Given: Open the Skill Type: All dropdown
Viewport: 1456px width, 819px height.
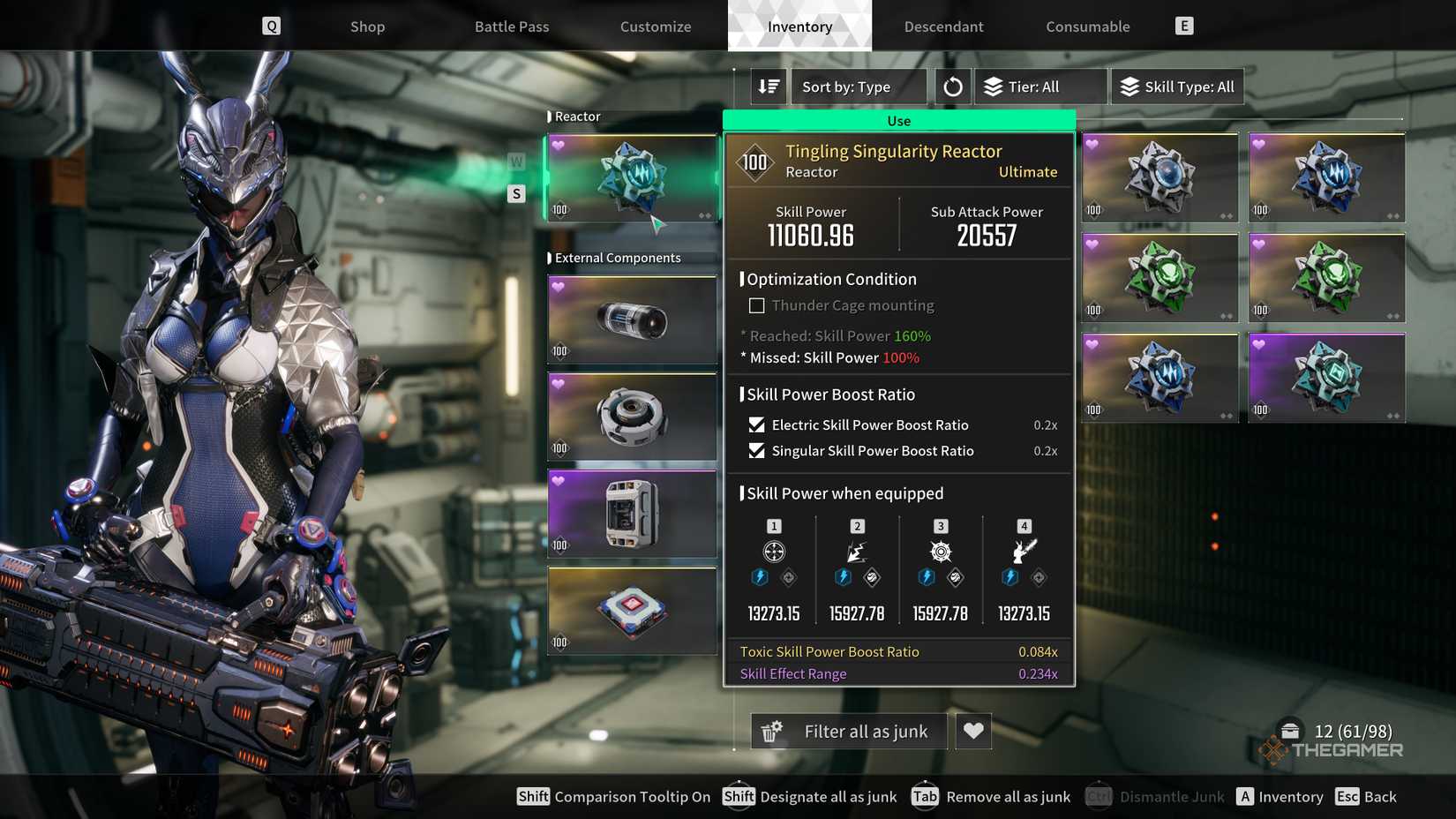Looking at the screenshot, I should pyautogui.click(x=1177, y=86).
